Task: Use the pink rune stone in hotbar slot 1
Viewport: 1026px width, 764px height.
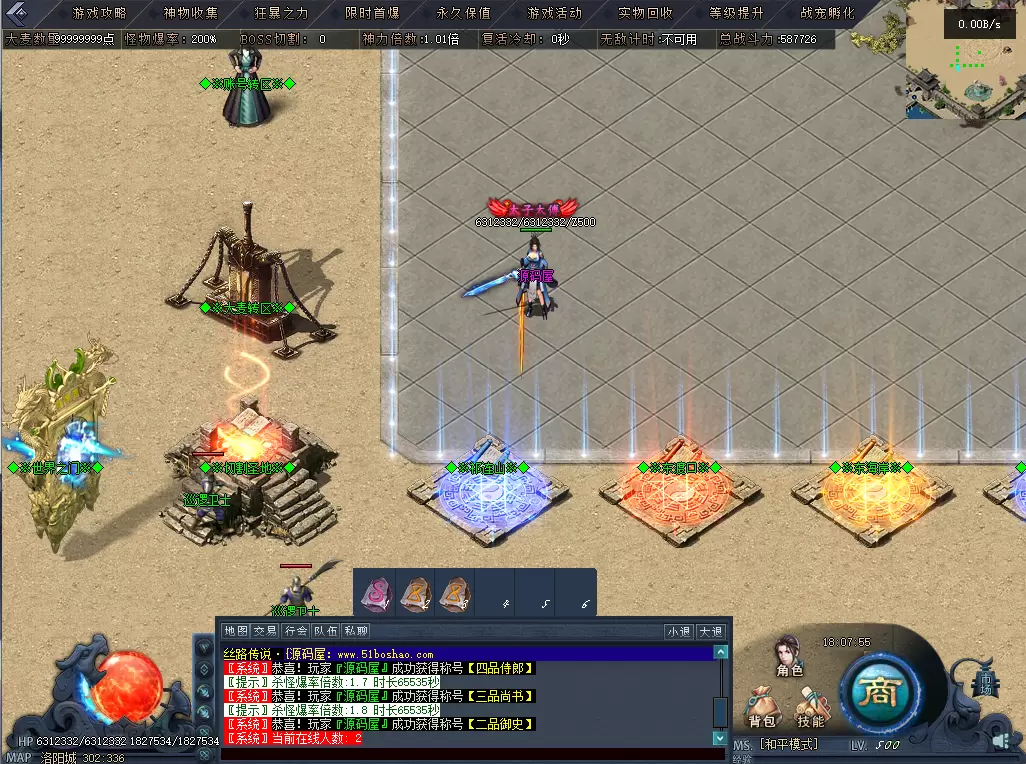Action: [375, 594]
